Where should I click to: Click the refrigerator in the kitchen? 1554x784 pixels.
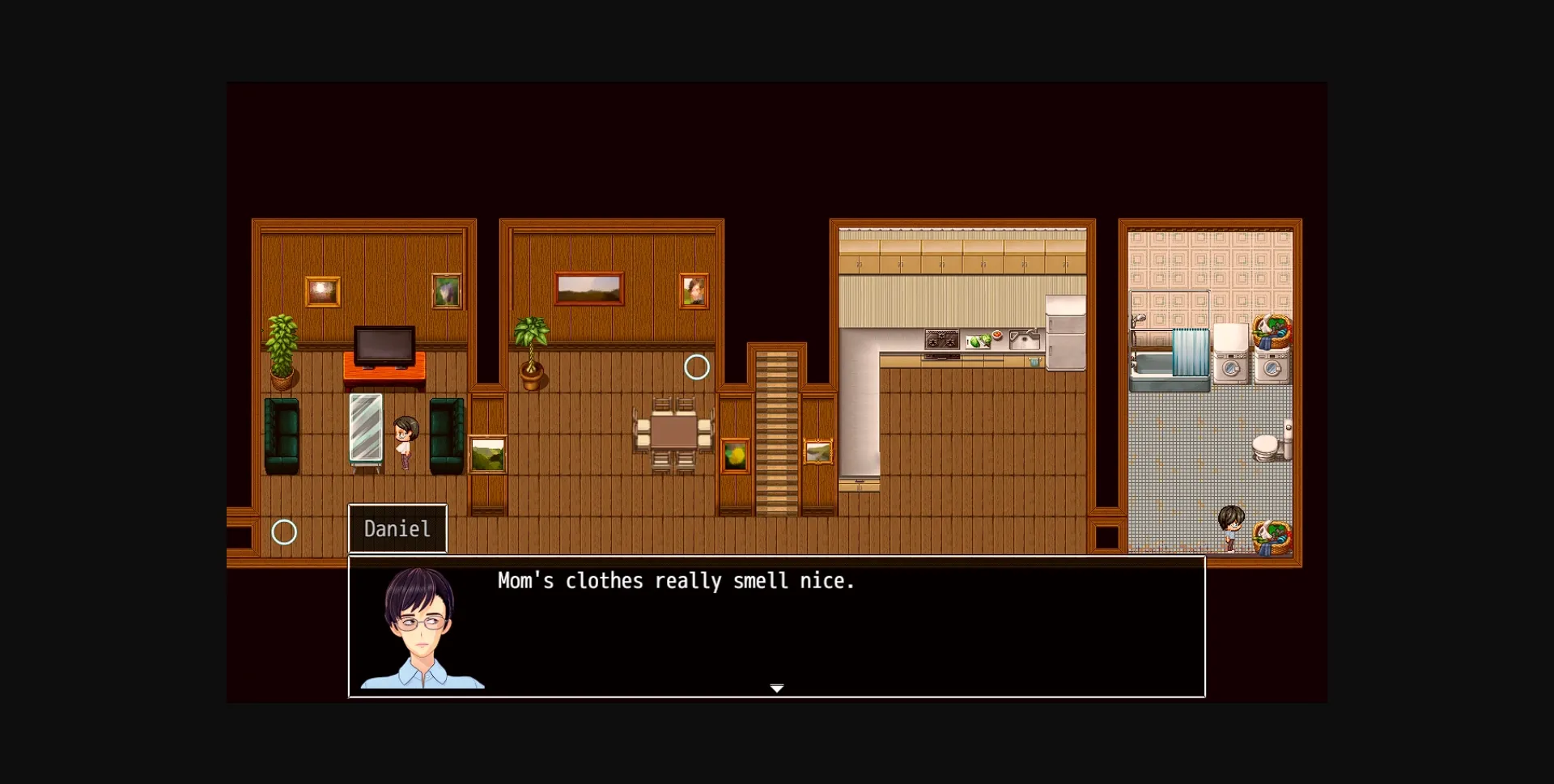point(1064,332)
